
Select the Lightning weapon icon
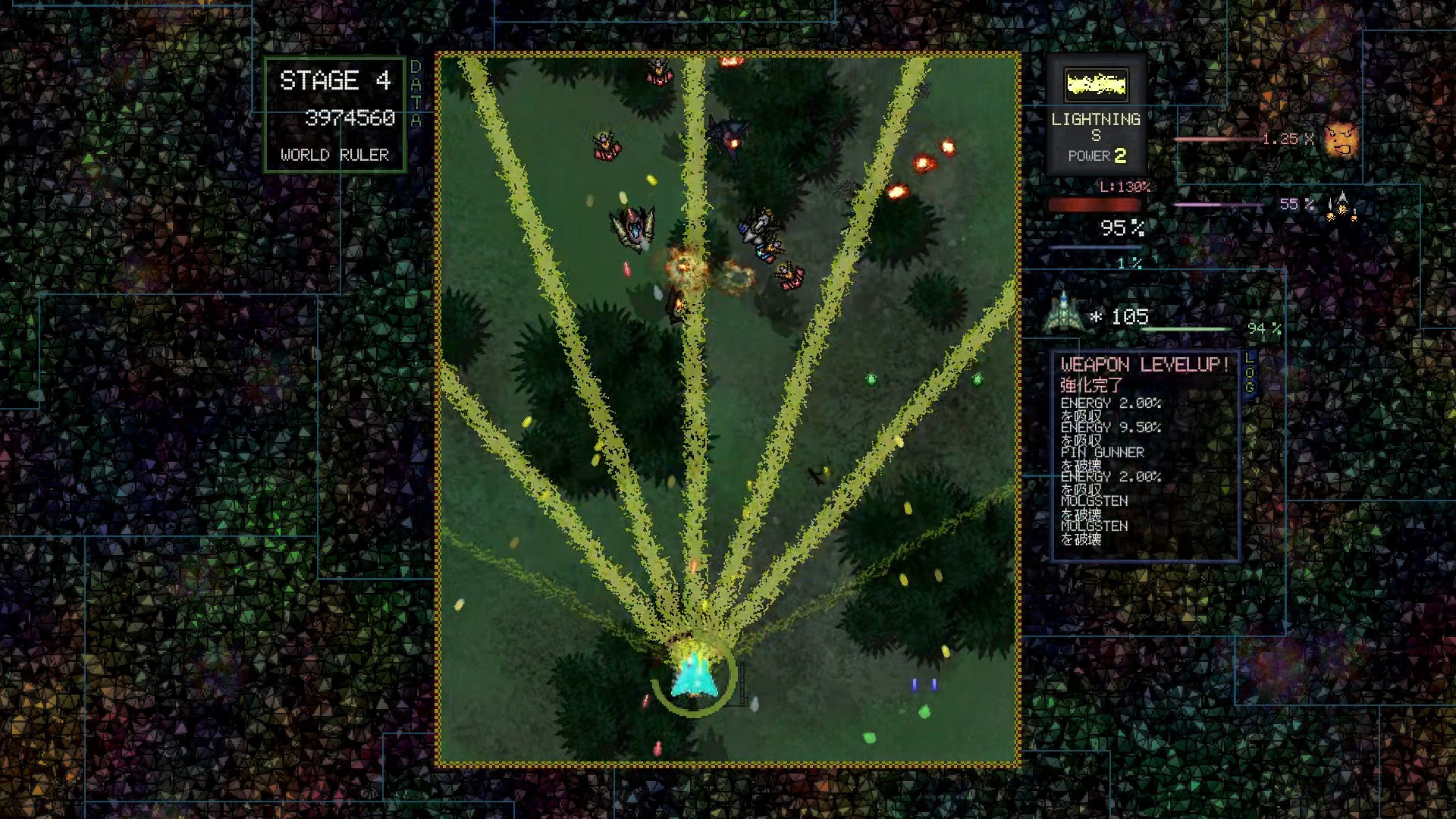(x=1096, y=84)
